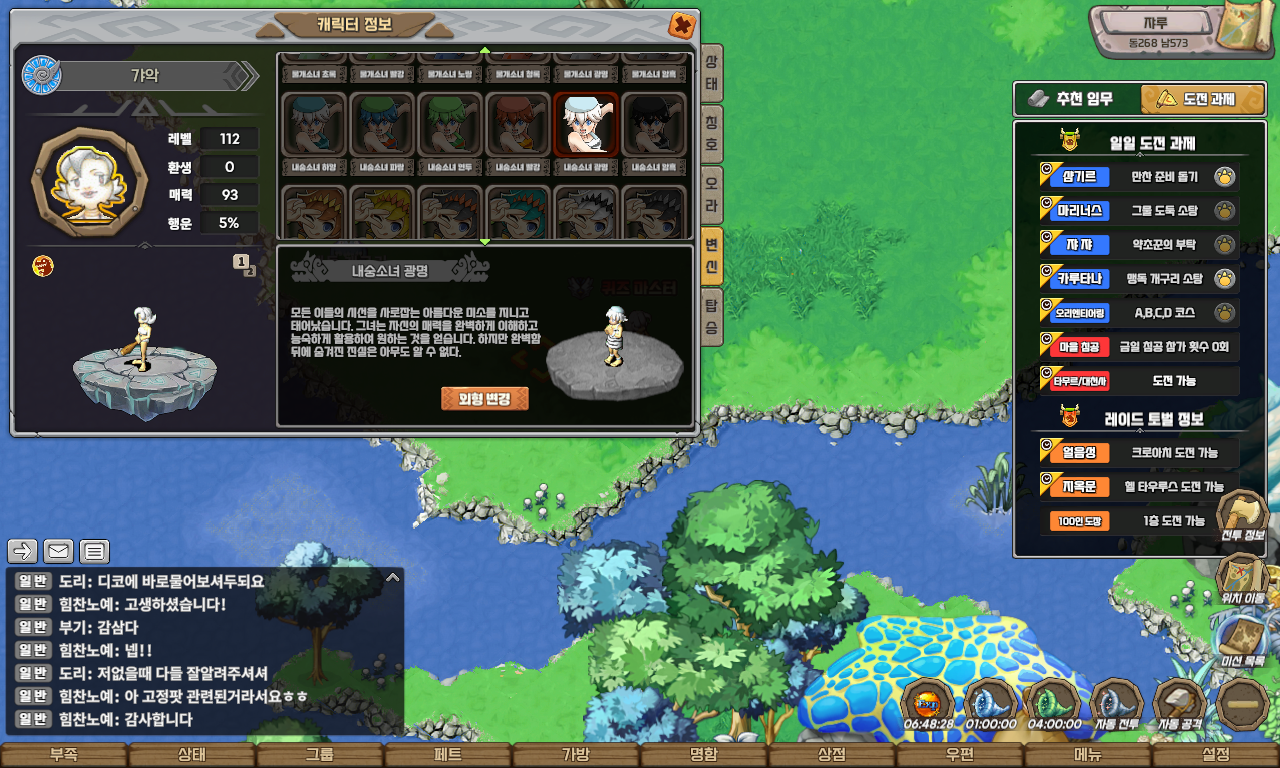Open 전투 정보 axe icon
This screenshot has height=768, width=1280.
point(1242,514)
